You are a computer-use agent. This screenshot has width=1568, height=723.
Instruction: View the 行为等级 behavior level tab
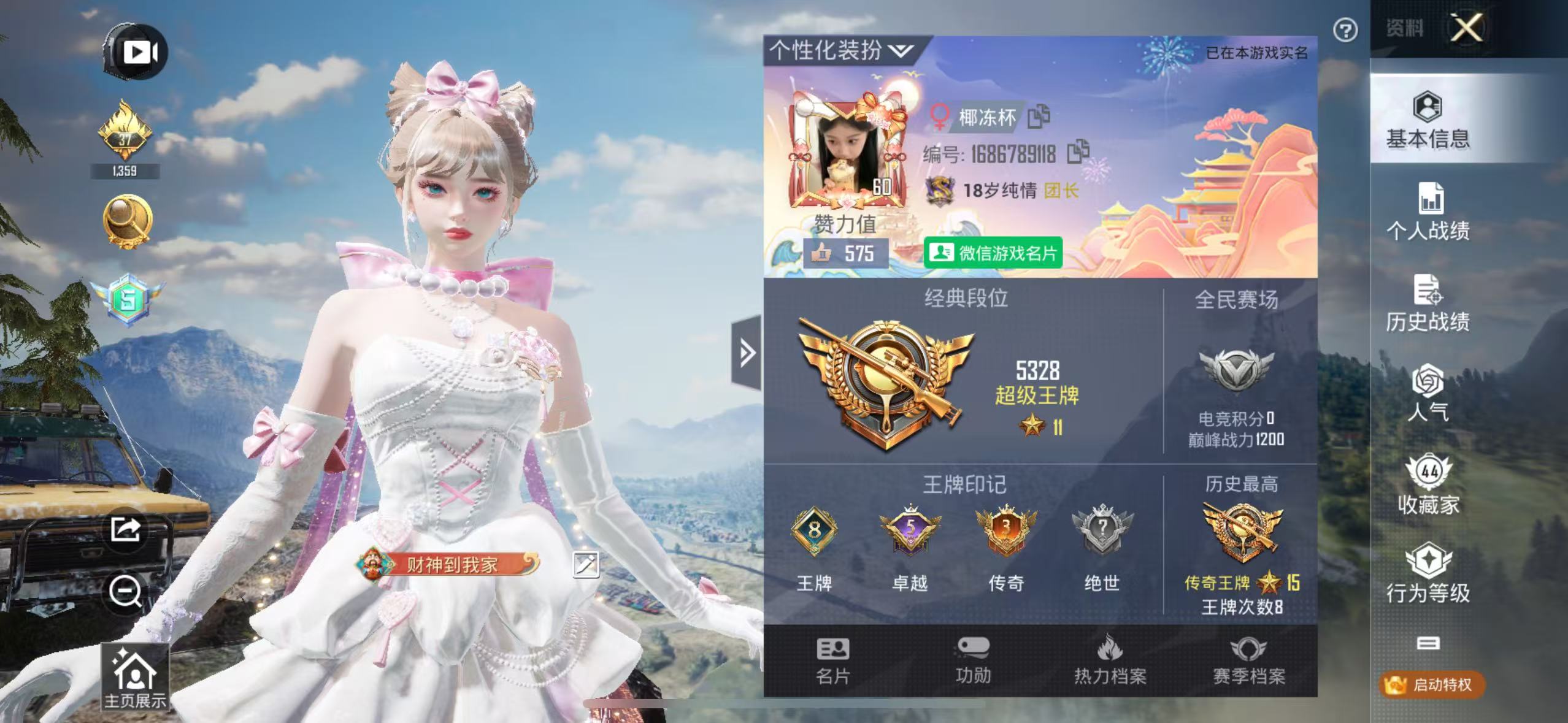1428,573
